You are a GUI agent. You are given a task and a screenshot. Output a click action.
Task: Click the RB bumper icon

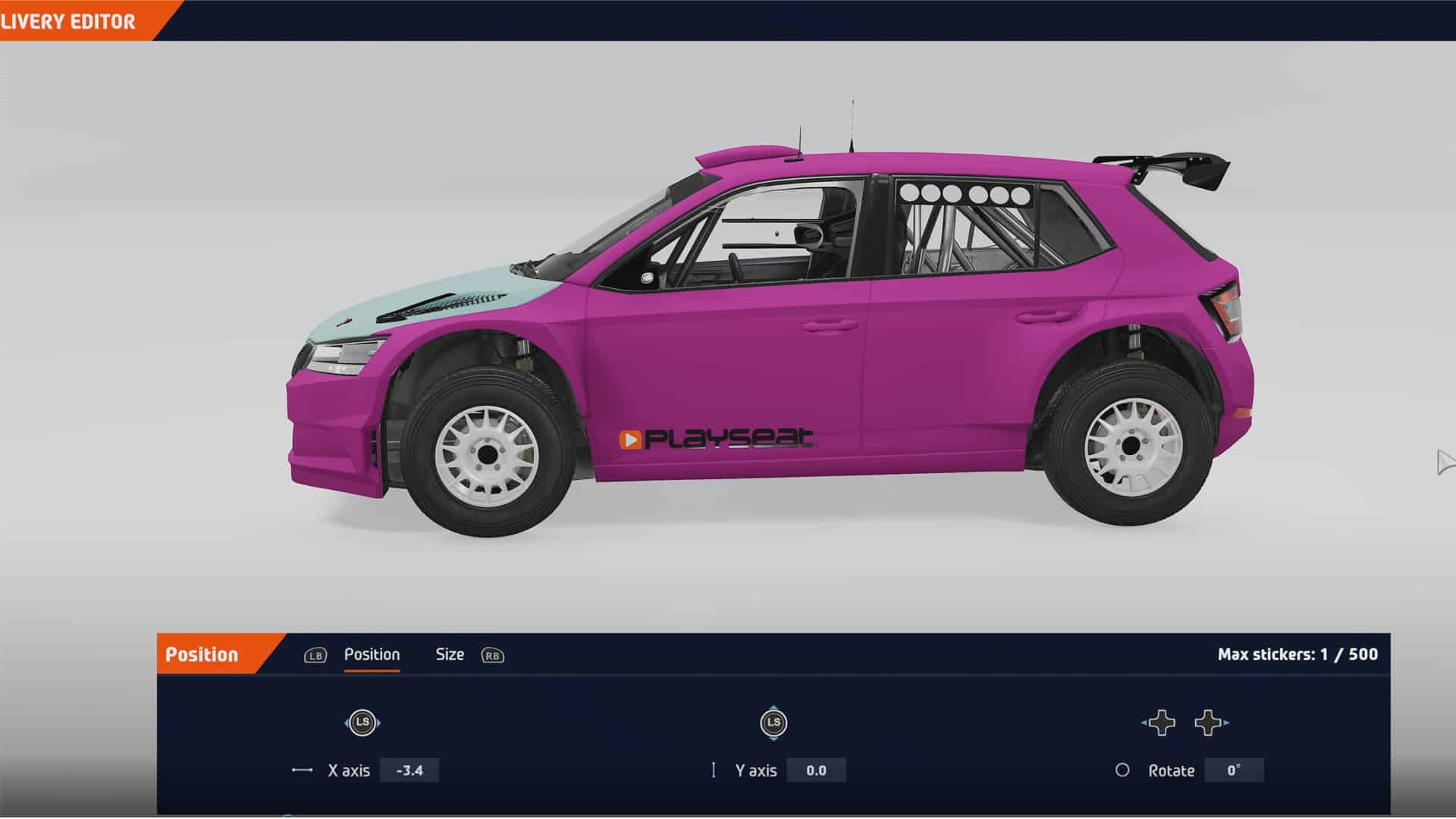coord(494,656)
